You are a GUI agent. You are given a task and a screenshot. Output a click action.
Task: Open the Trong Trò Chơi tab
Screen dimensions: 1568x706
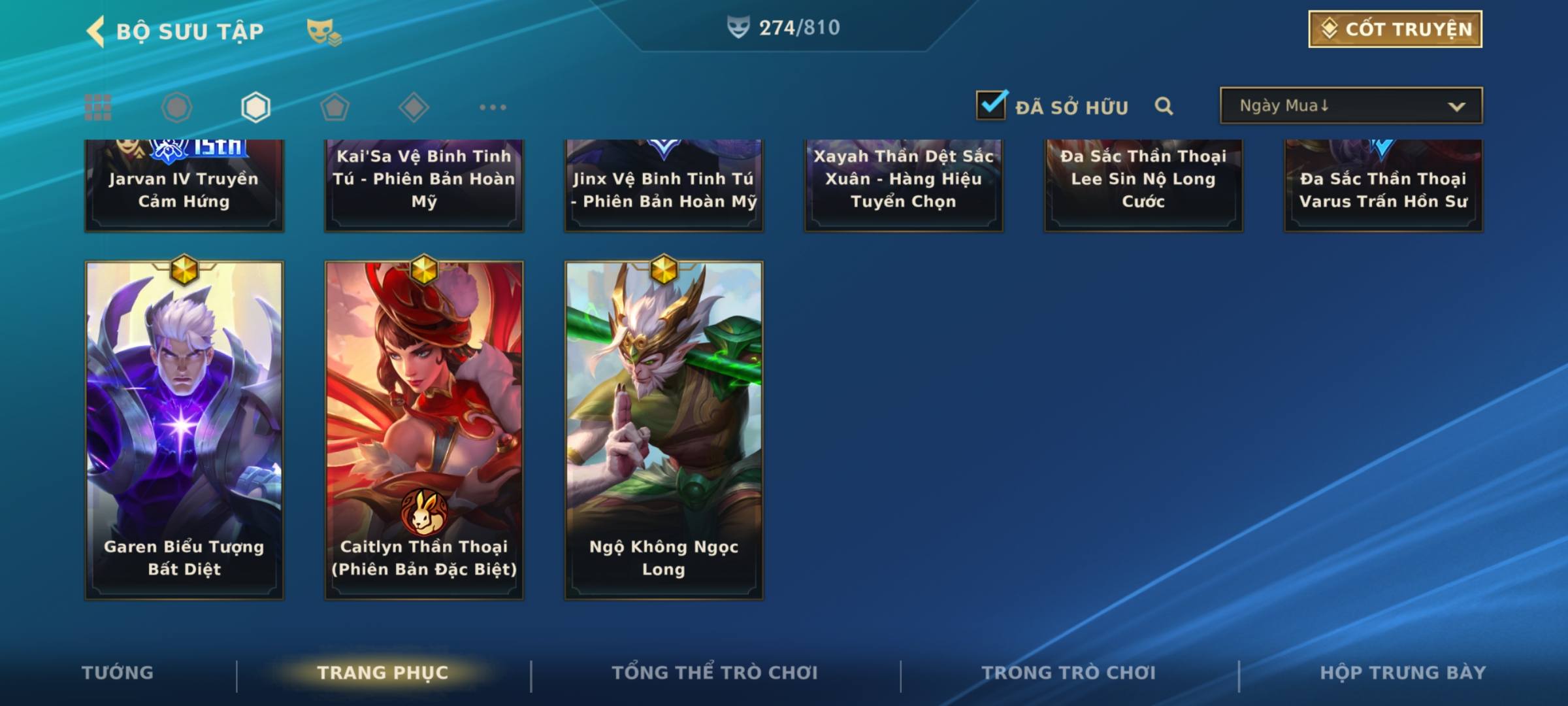click(x=1068, y=673)
